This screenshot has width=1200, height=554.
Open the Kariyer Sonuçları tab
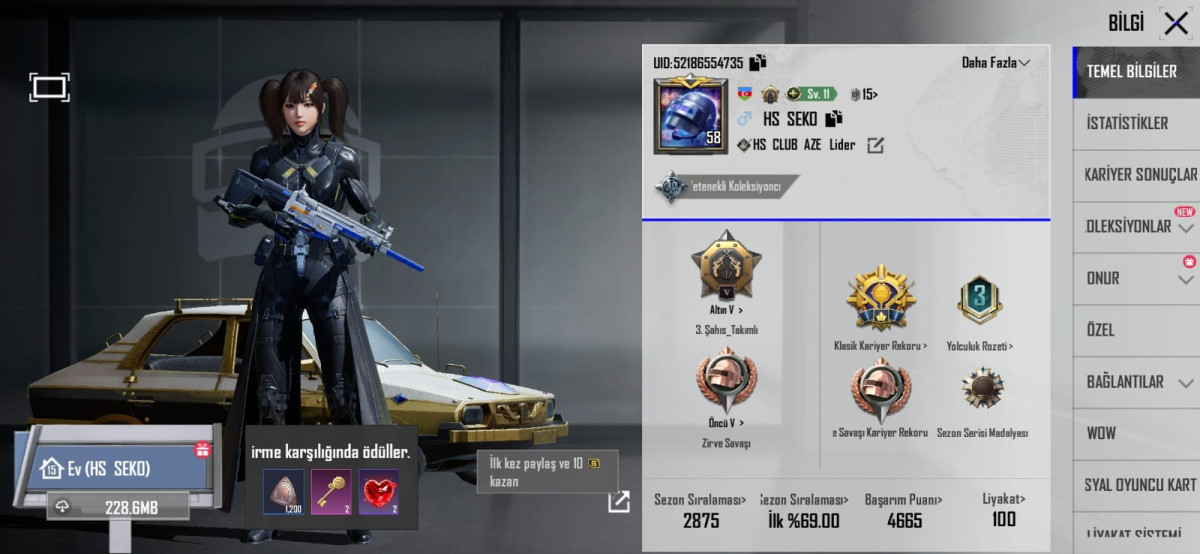[1139, 175]
